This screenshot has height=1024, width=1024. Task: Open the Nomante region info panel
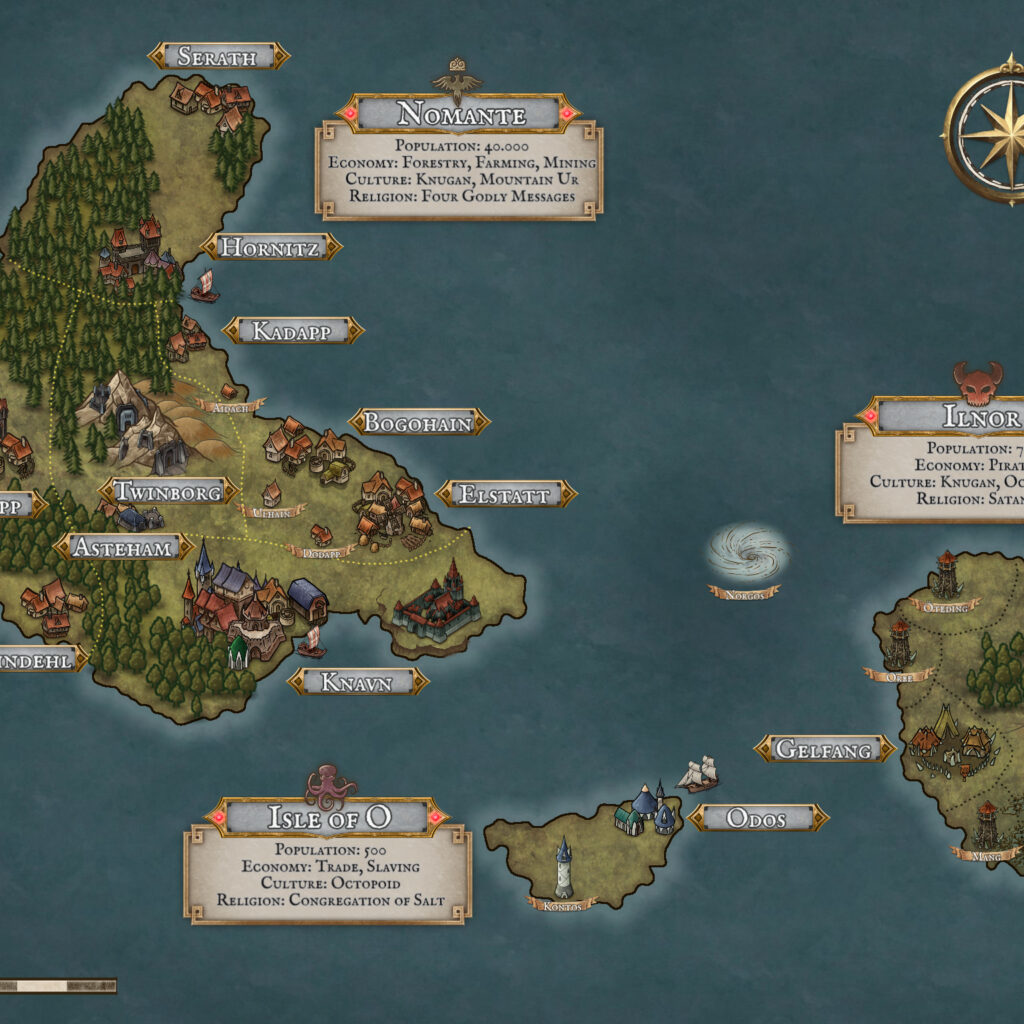point(459,170)
